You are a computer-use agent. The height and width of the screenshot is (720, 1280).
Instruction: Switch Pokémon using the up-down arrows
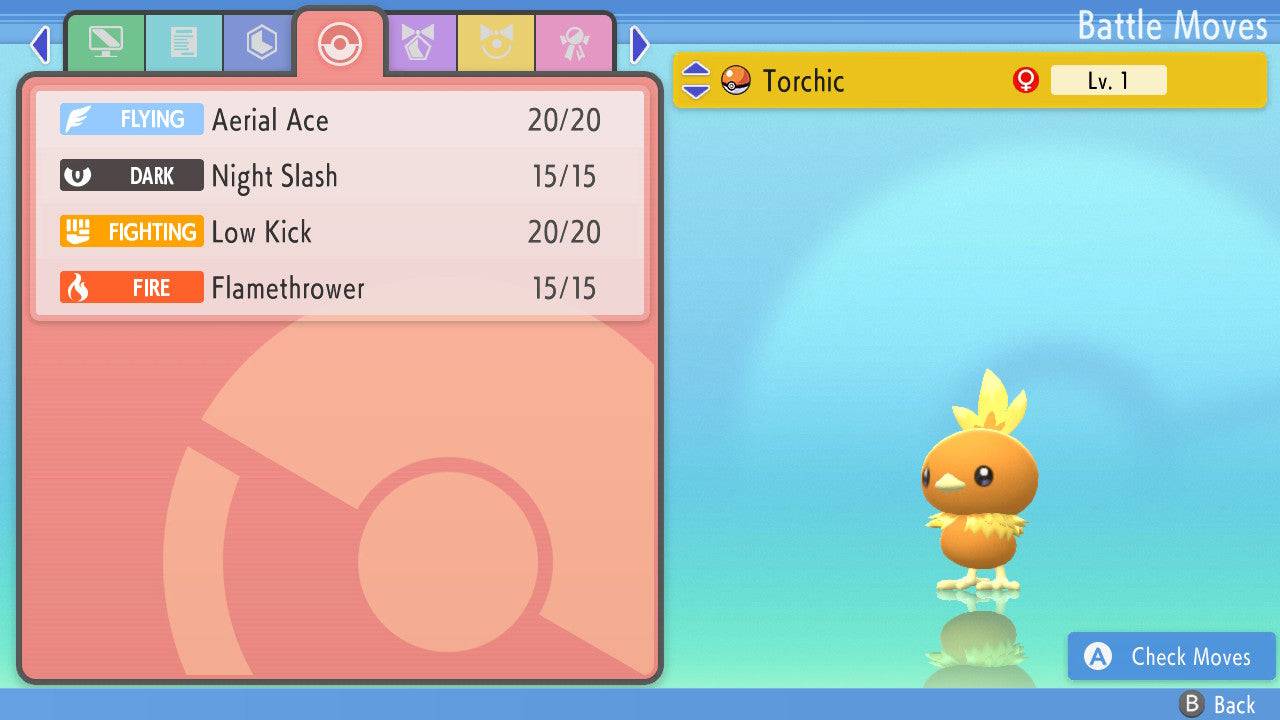point(695,80)
